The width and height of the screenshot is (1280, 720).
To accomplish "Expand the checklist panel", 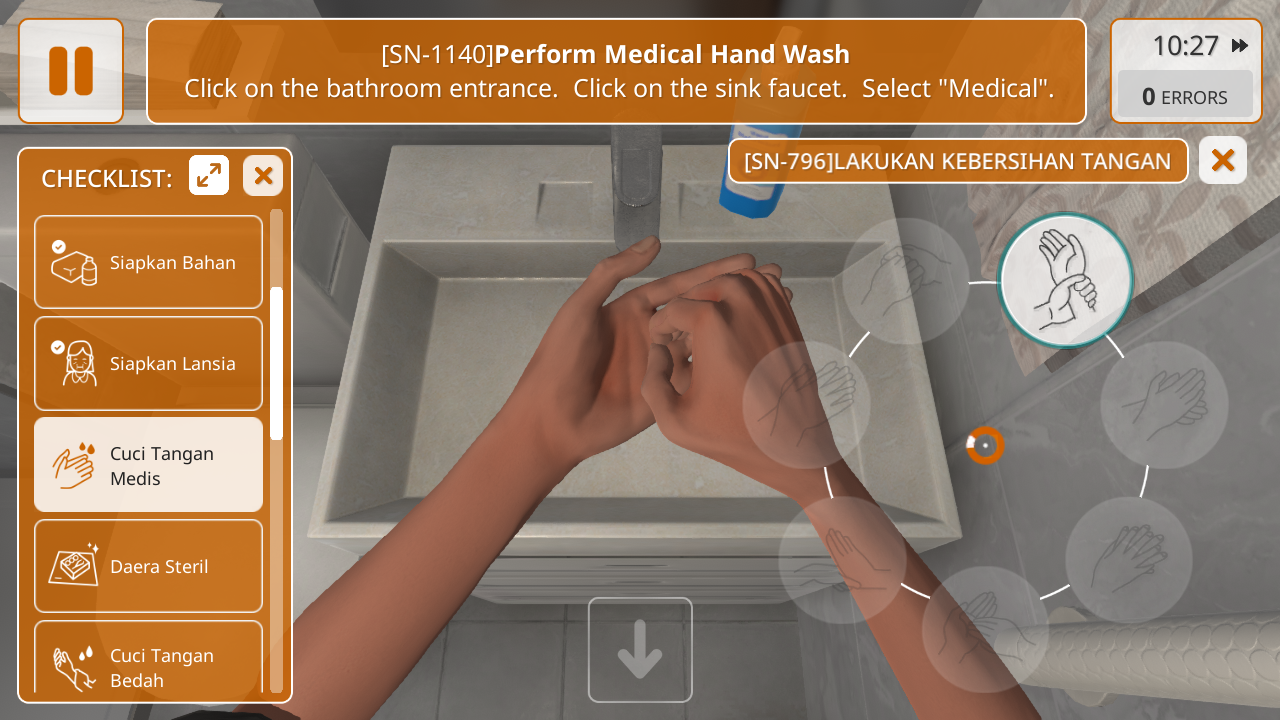I will [x=209, y=176].
